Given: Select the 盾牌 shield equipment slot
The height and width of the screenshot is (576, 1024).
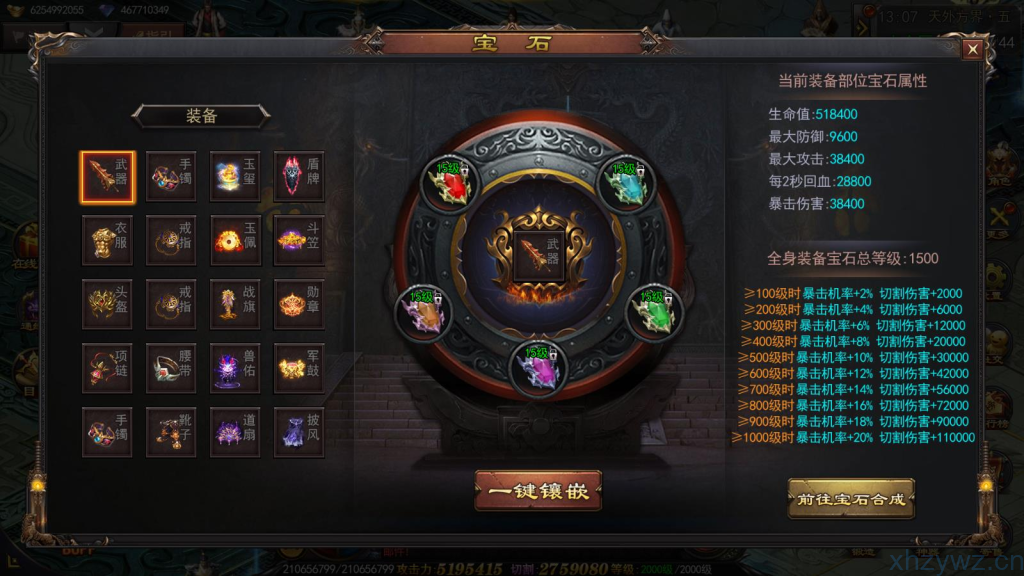Looking at the screenshot, I should tap(299, 177).
